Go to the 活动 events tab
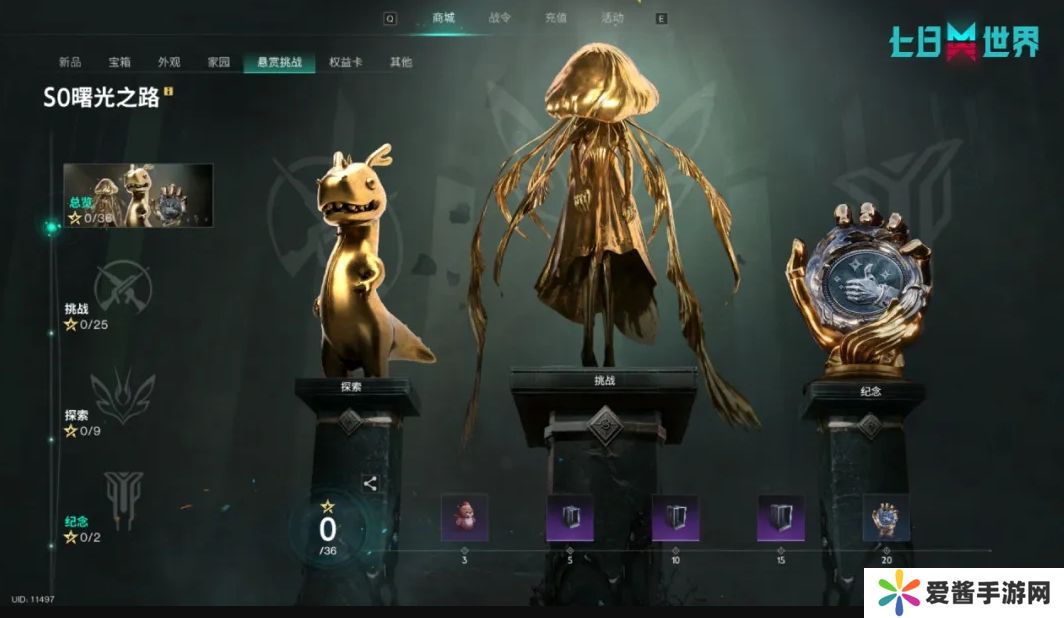 click(611, 18)
